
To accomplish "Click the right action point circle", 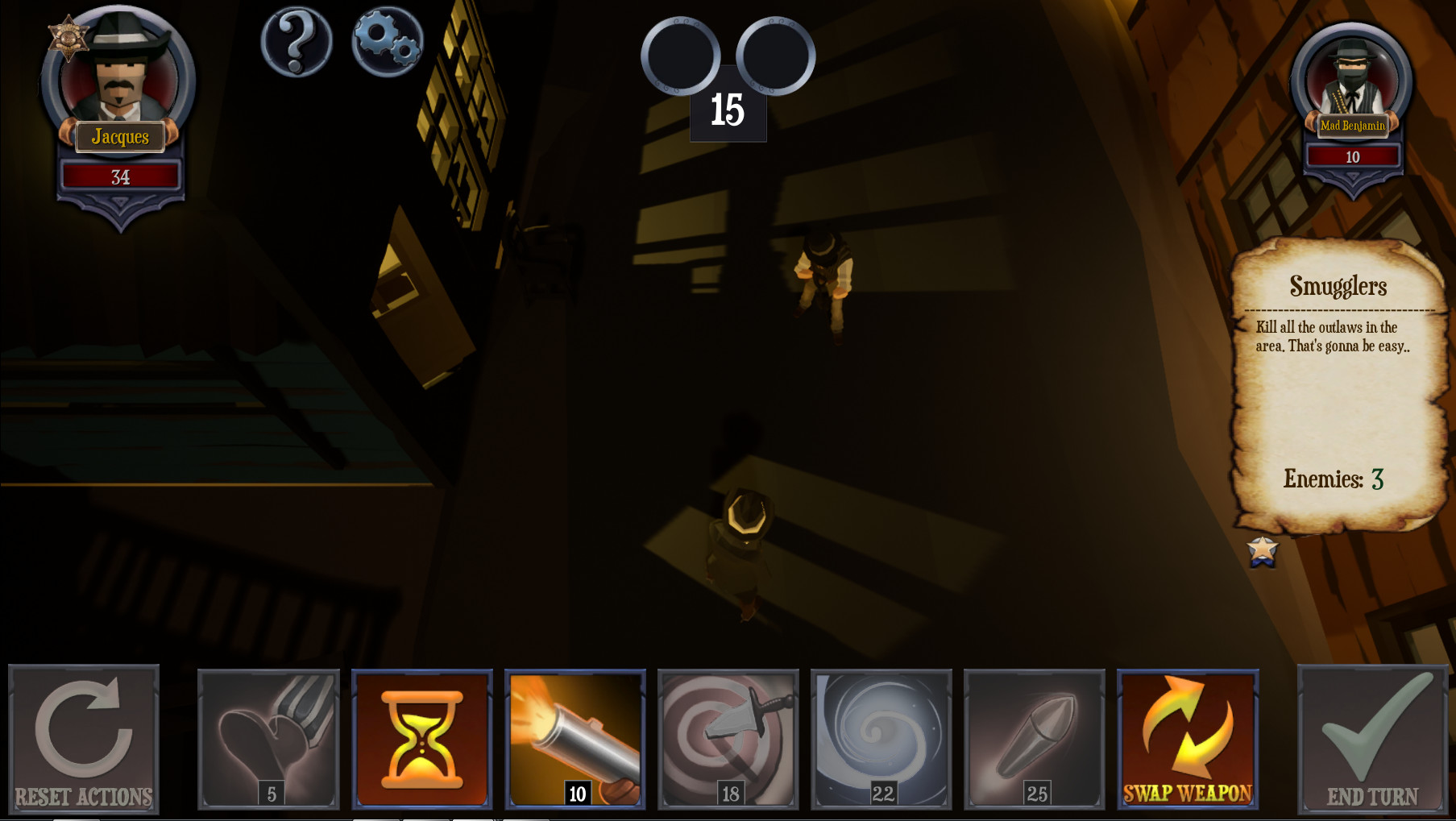I will pyautogui.click(x=776, y=56).
